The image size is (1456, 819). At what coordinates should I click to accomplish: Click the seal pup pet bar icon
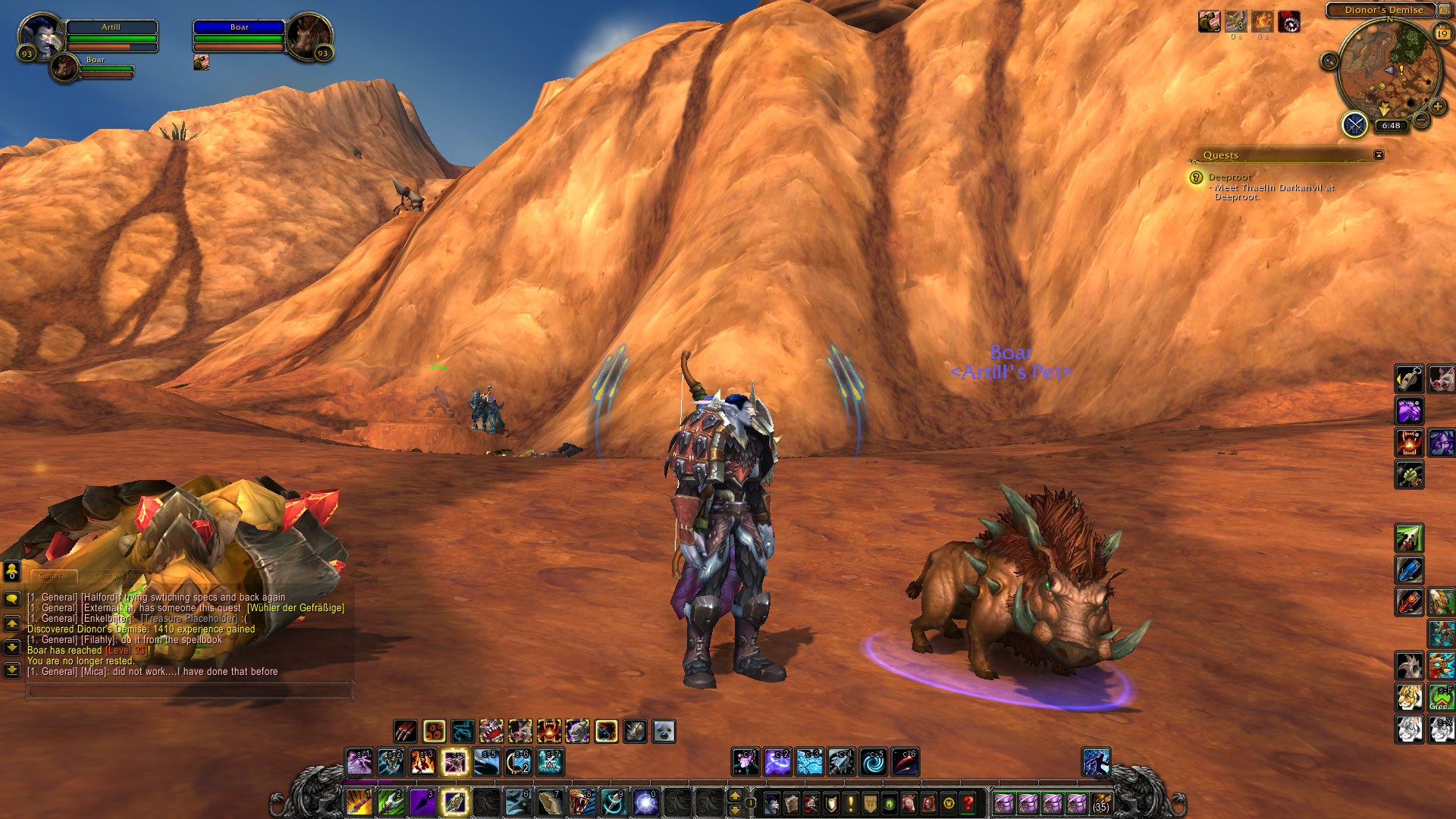click(664, 731)
